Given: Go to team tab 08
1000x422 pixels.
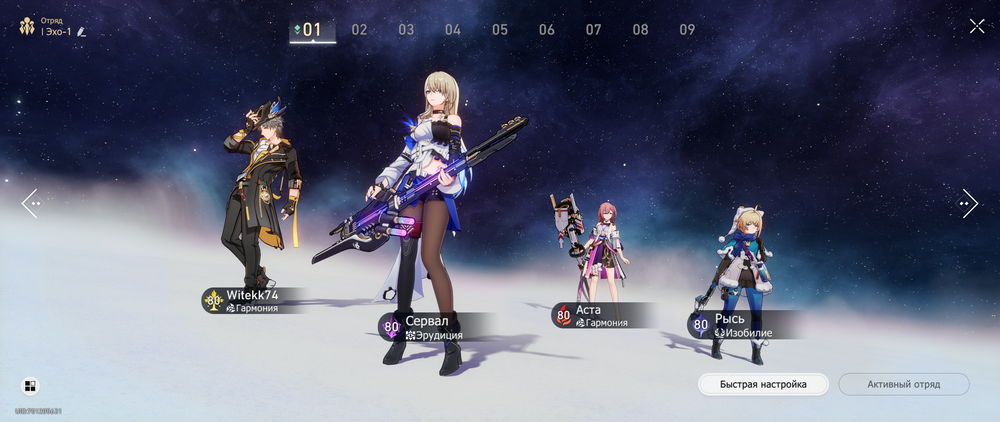Looking at the screenshot, I should point(641,30).
